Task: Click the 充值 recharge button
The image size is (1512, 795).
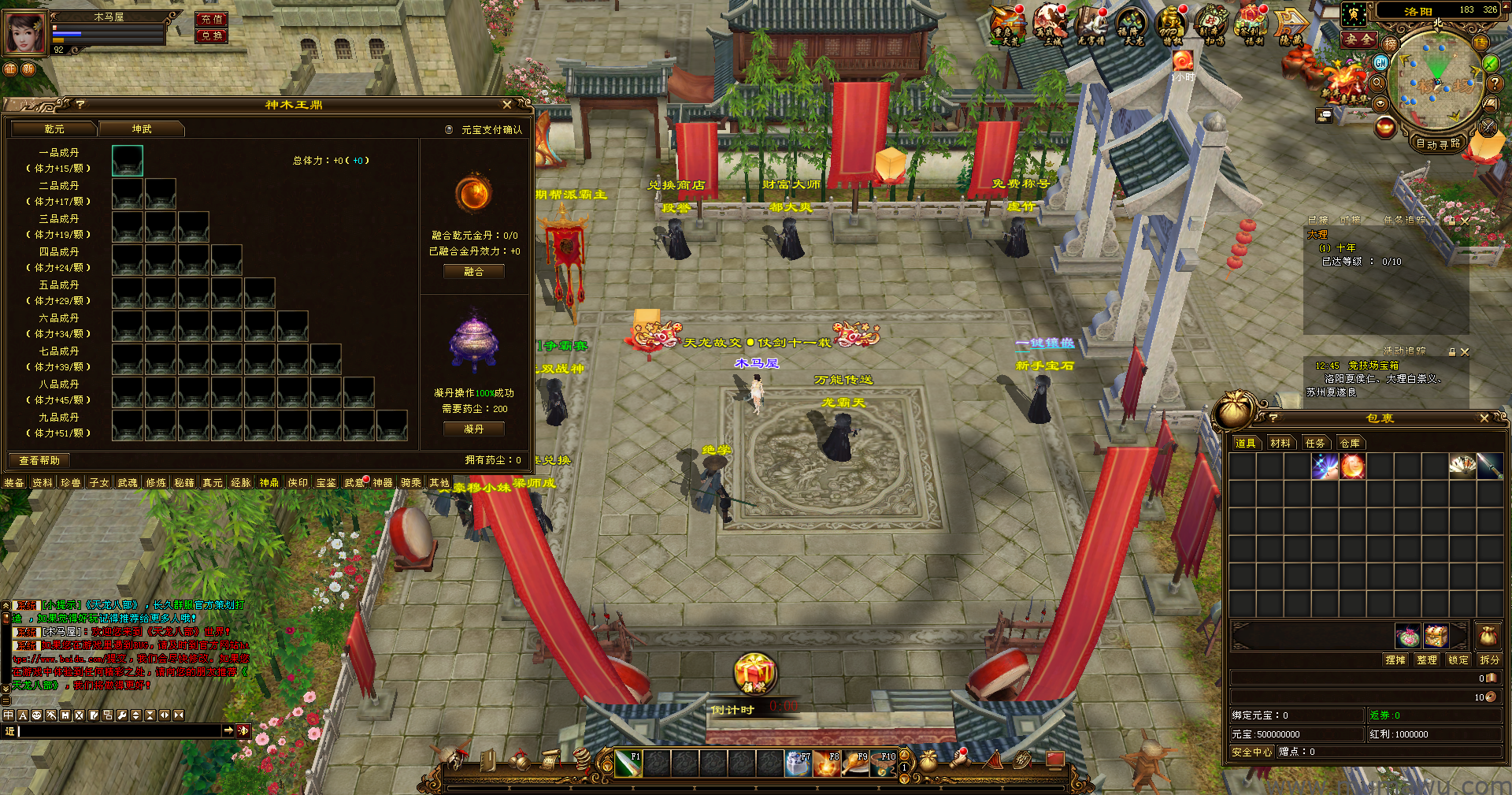Action: (211, 20)
